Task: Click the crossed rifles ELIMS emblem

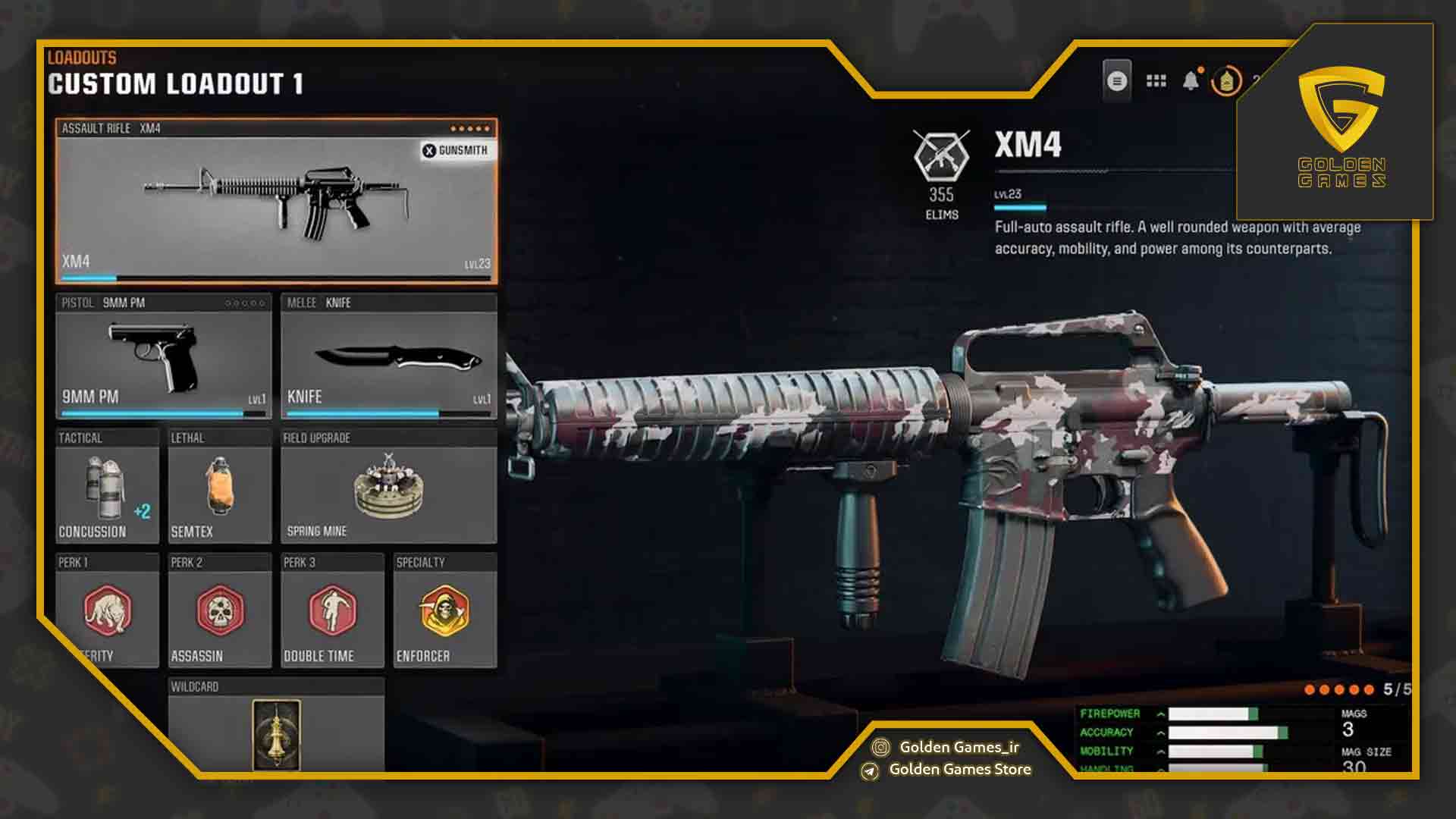Action: point(940,157)
